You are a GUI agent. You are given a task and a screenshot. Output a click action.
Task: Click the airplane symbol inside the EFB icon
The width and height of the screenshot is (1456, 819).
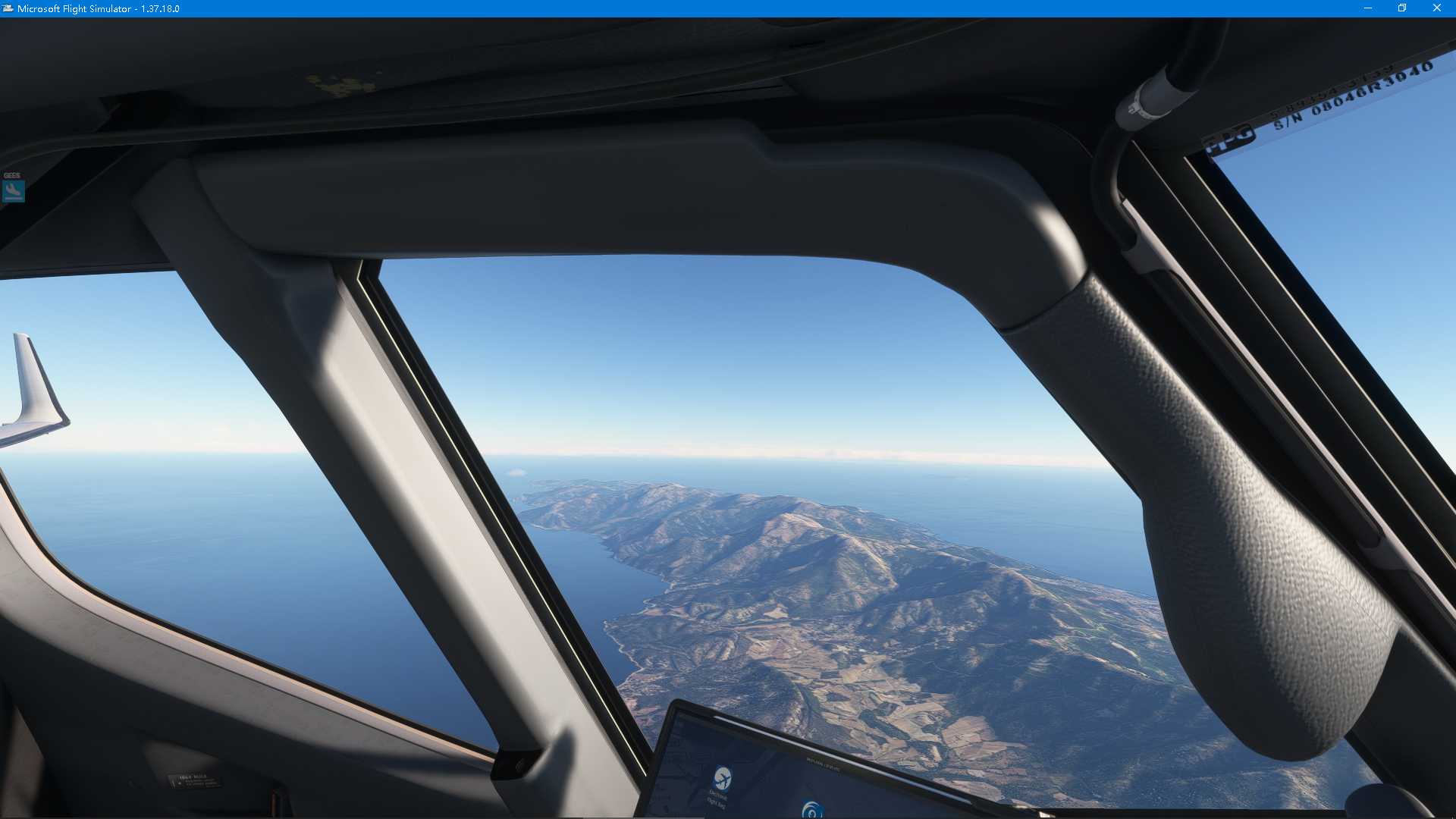tap(723, 780)
